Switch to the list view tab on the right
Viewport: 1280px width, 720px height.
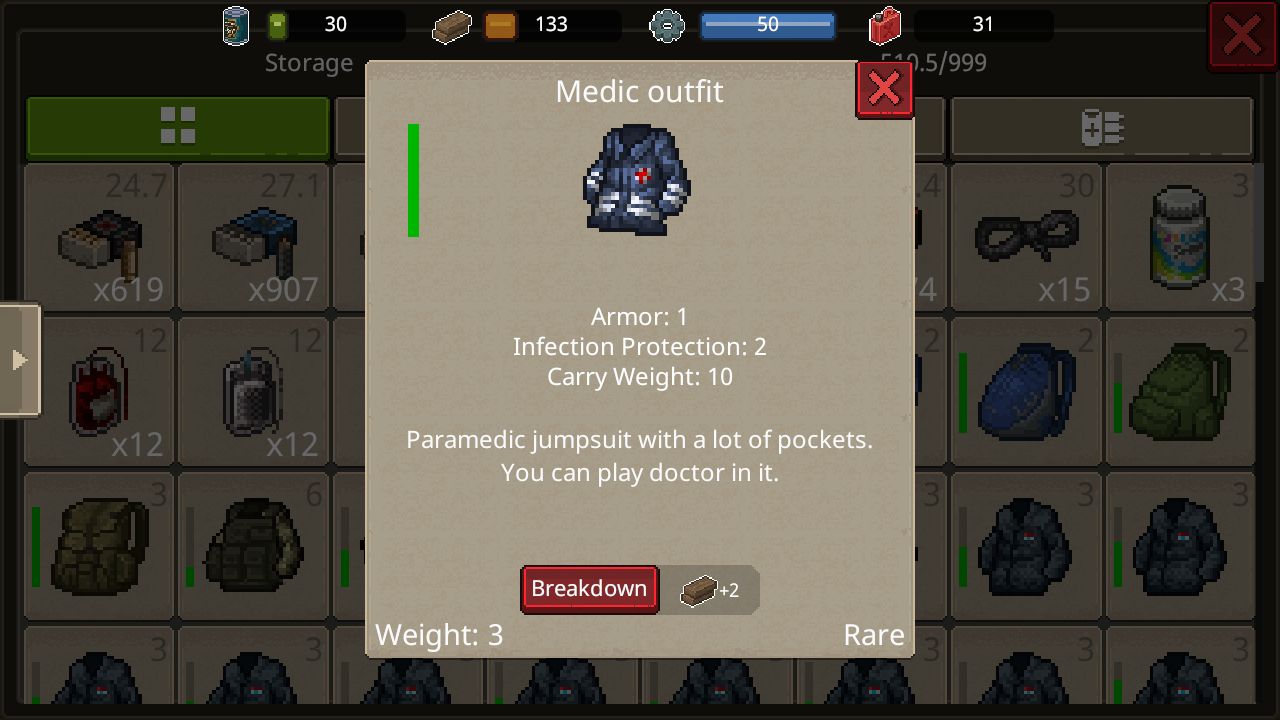click(x=1102, y=127)
